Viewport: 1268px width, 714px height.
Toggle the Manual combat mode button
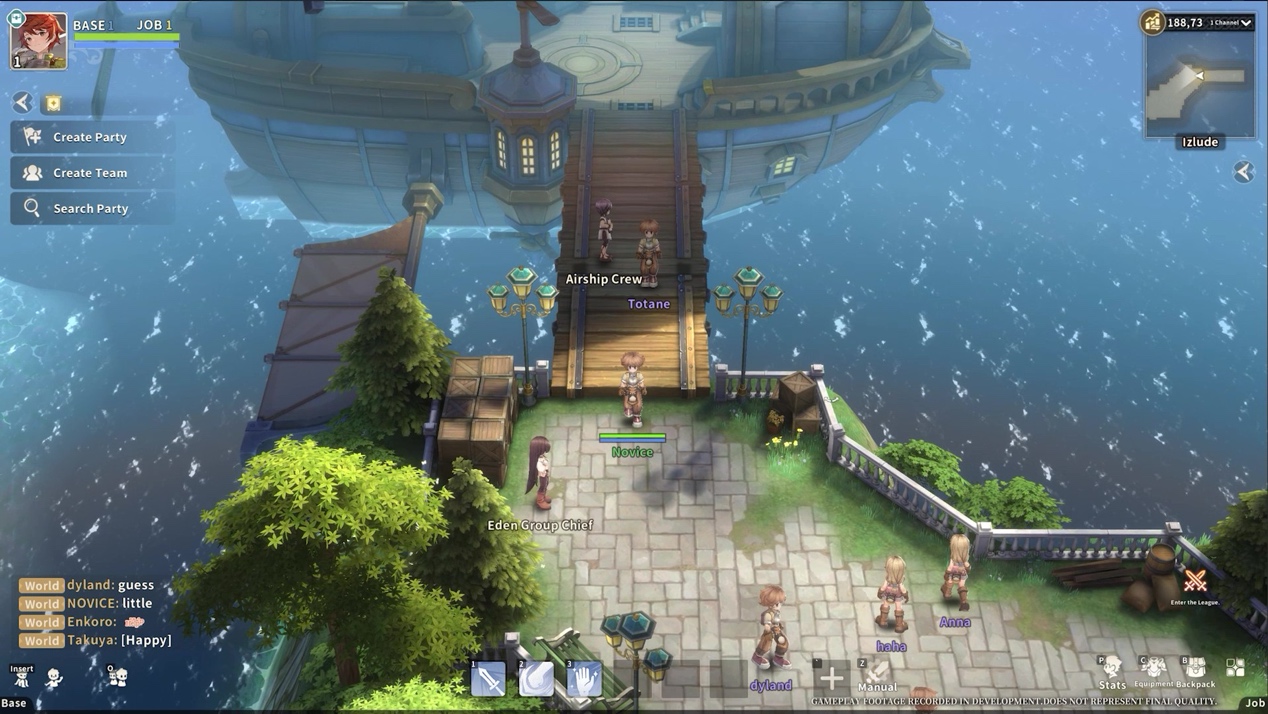click(876, 675)
